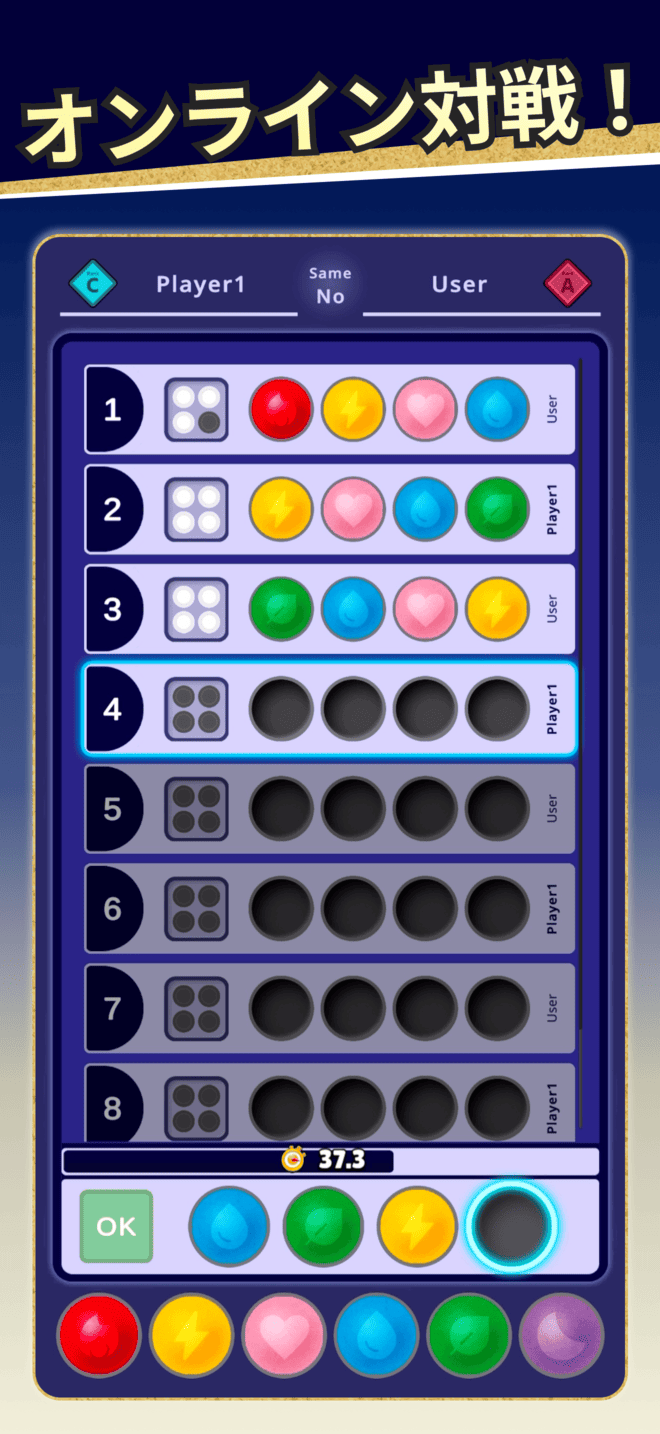Viewport: 660px width, 1434px height.
Task: Select the purple moon orb from the palette
Action: [x=561, y=1335]
